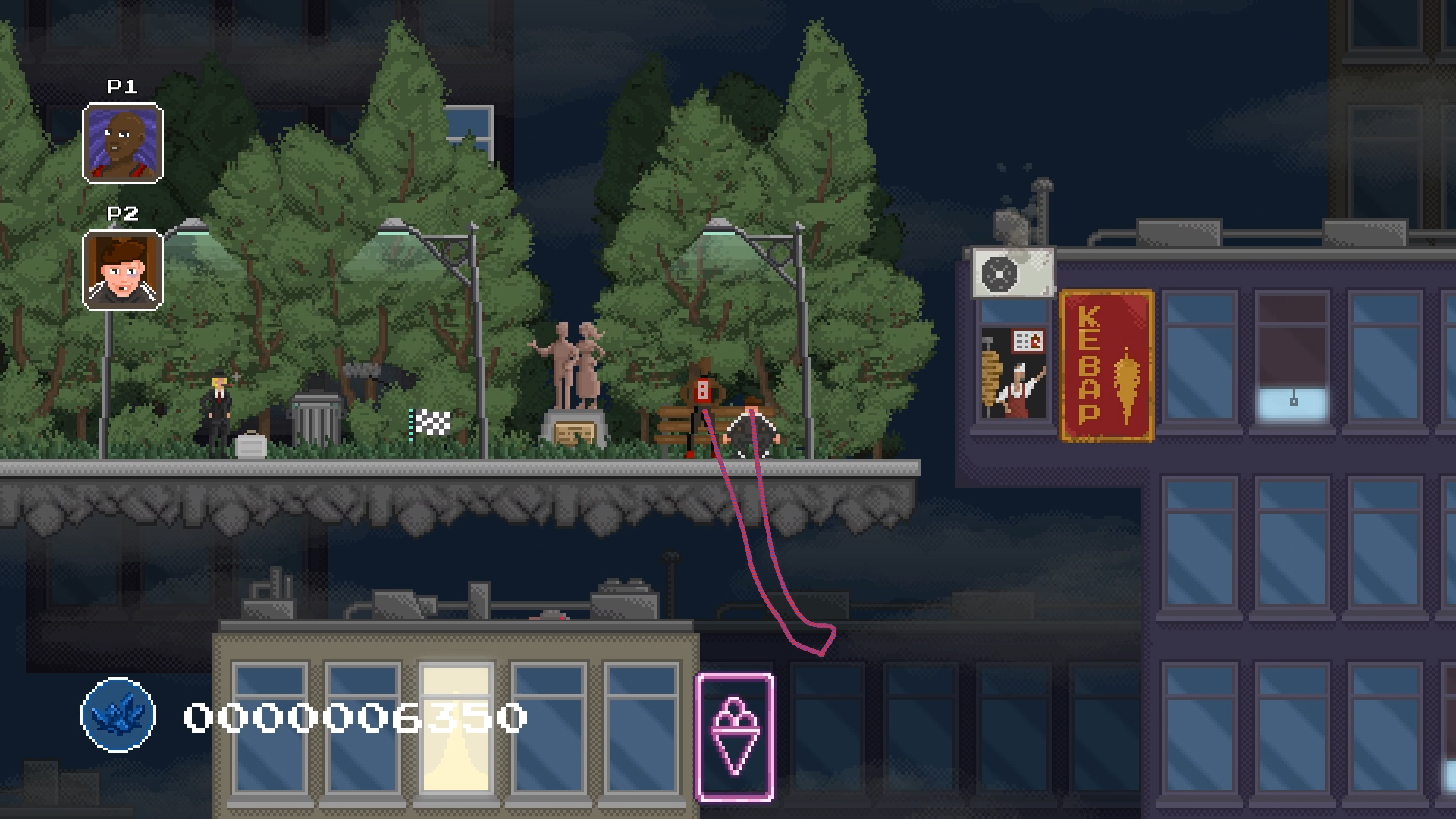
Task: Click the blue crystal currency icon
Action: [x=118, y=714]
